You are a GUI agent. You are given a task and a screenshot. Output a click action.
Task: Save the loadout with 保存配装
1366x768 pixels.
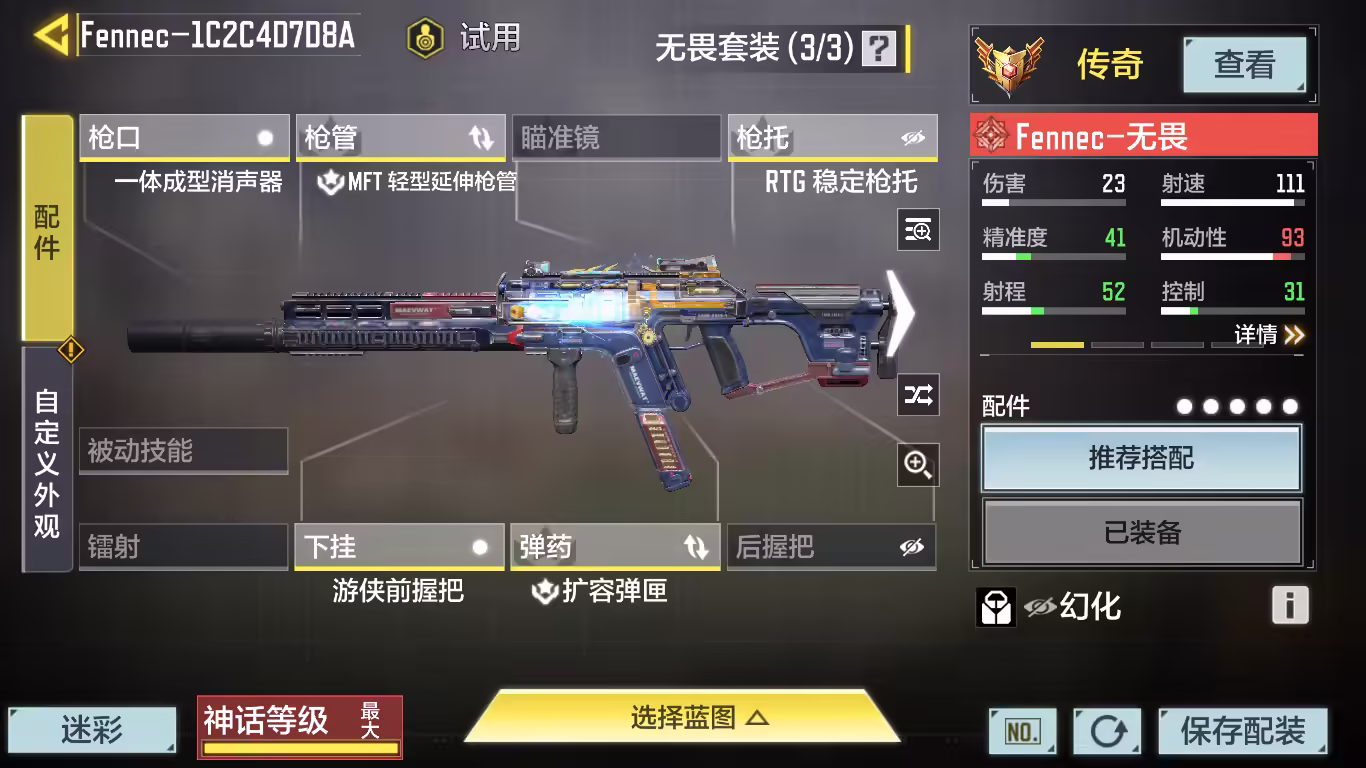[1243, 731]
